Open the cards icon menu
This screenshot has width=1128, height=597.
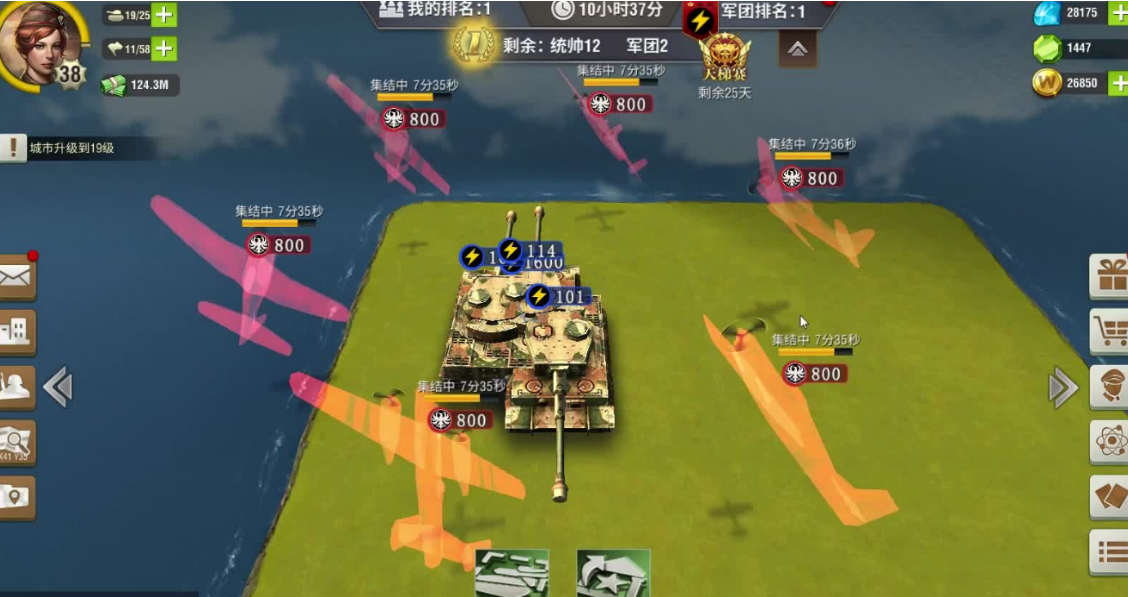pyautogui.click(x=1110, y=496)
